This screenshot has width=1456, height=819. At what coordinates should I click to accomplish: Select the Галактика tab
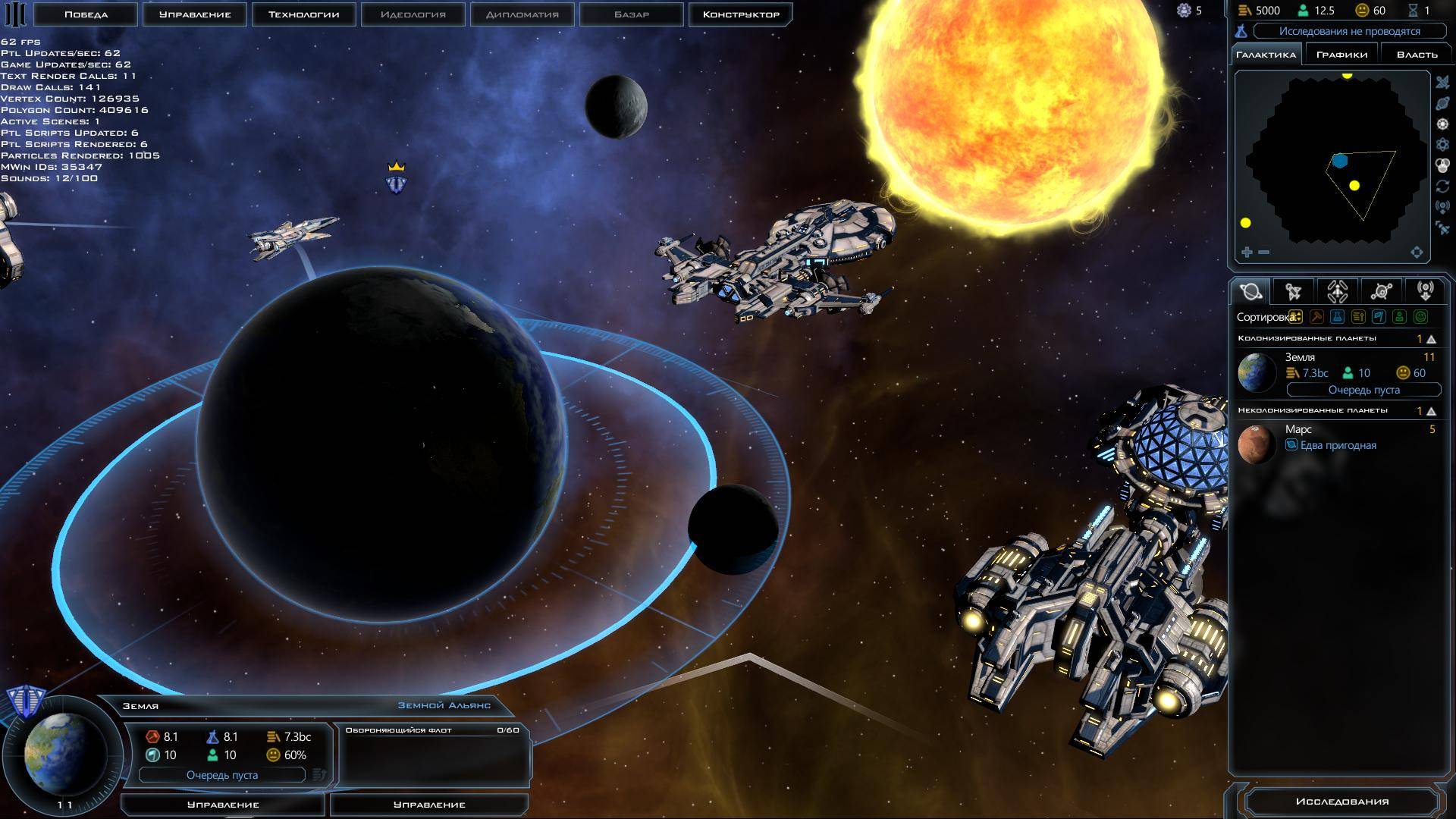point(1266,55)
